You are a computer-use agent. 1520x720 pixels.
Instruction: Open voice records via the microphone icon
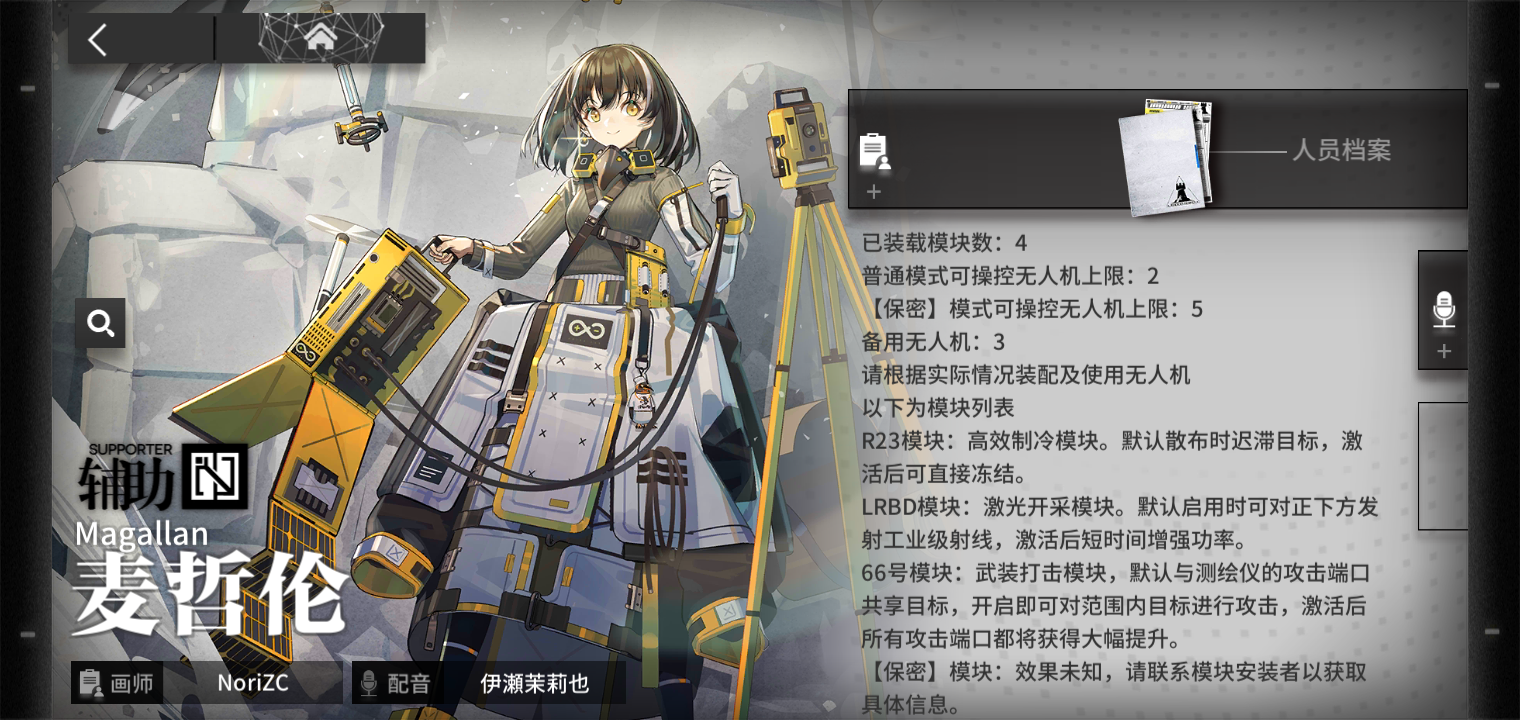pyautogui.click(x=1442, y=310)
